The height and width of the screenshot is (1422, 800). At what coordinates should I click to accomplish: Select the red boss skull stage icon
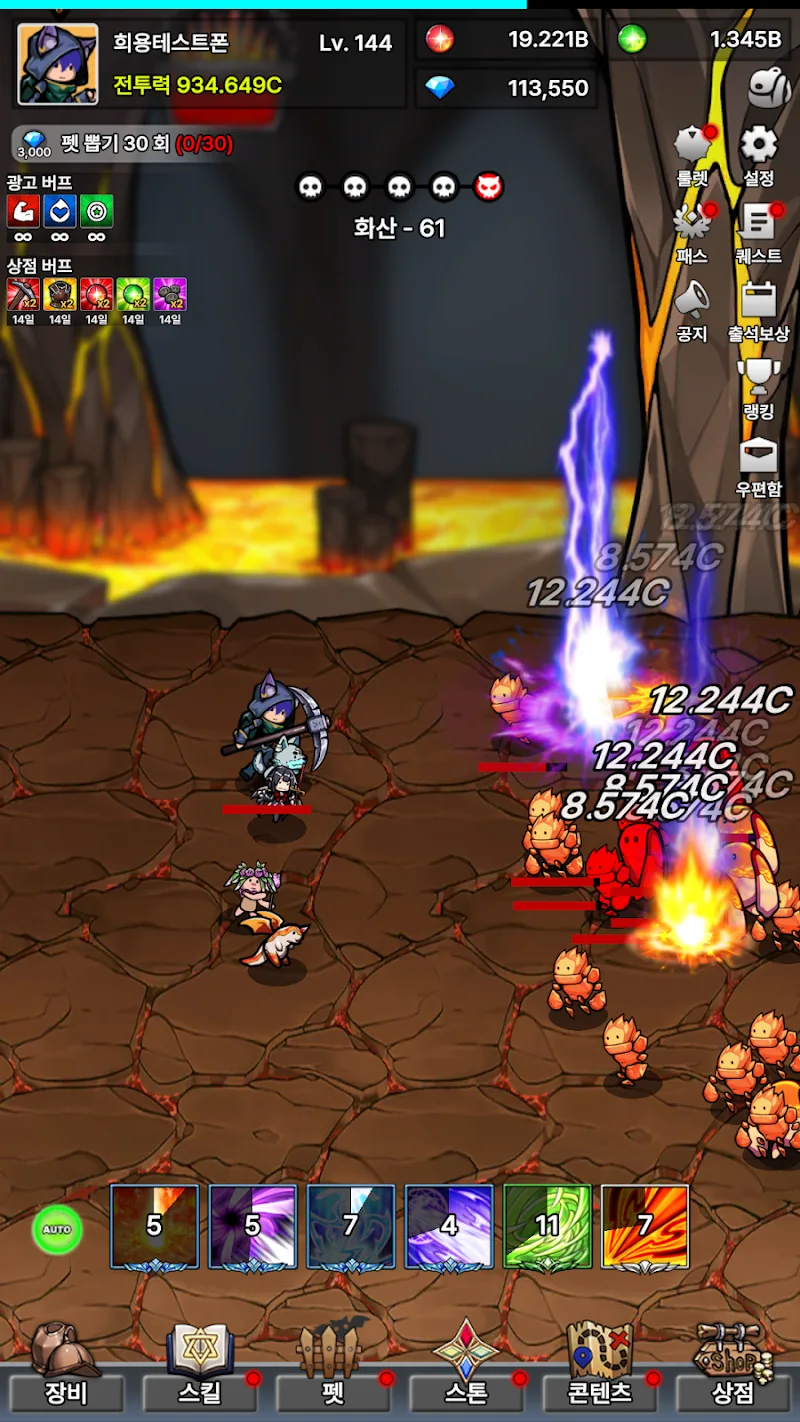tap(488, 187)
